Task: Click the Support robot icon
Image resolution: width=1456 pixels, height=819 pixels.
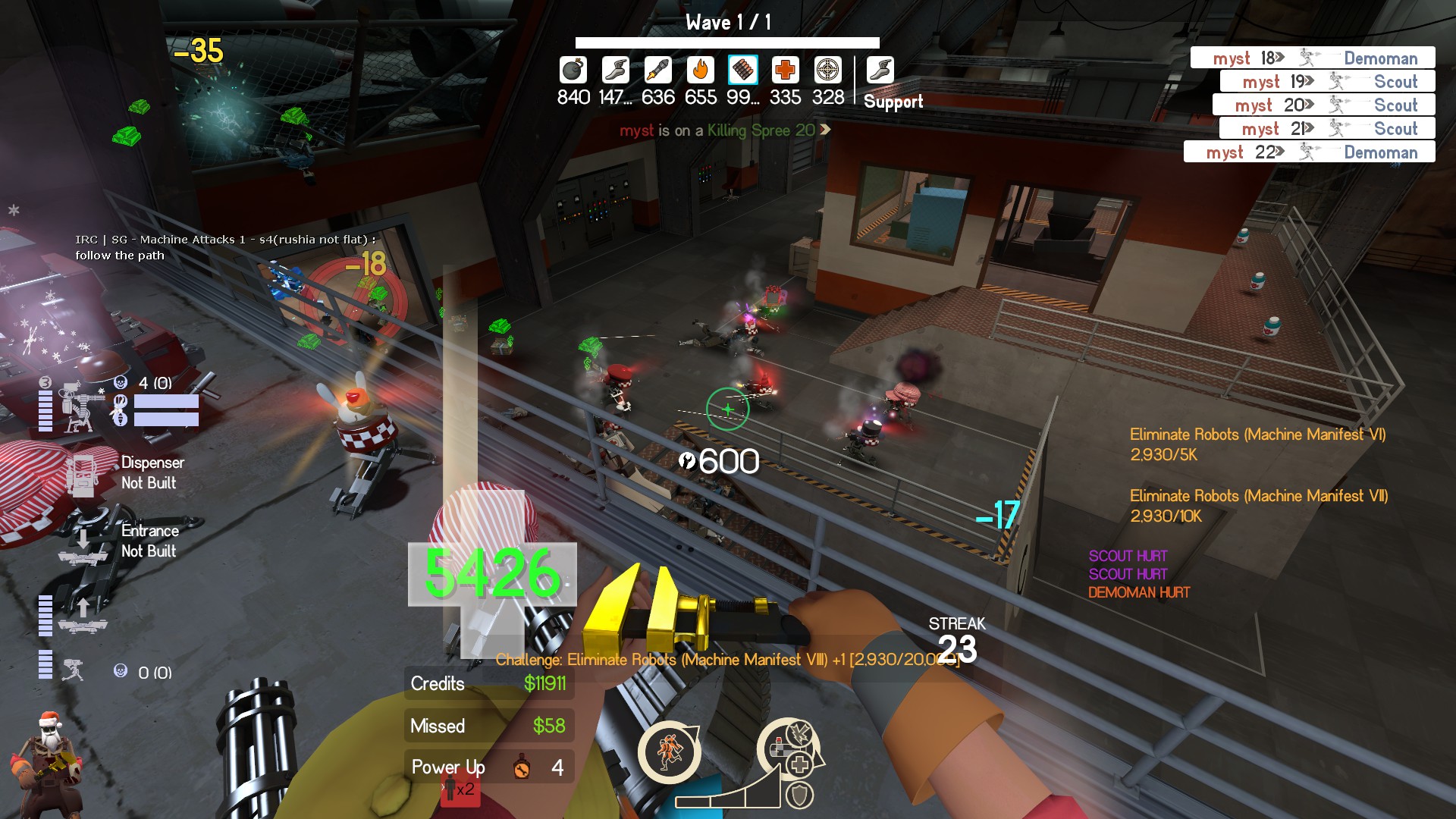Action: [x=880, y=70]
